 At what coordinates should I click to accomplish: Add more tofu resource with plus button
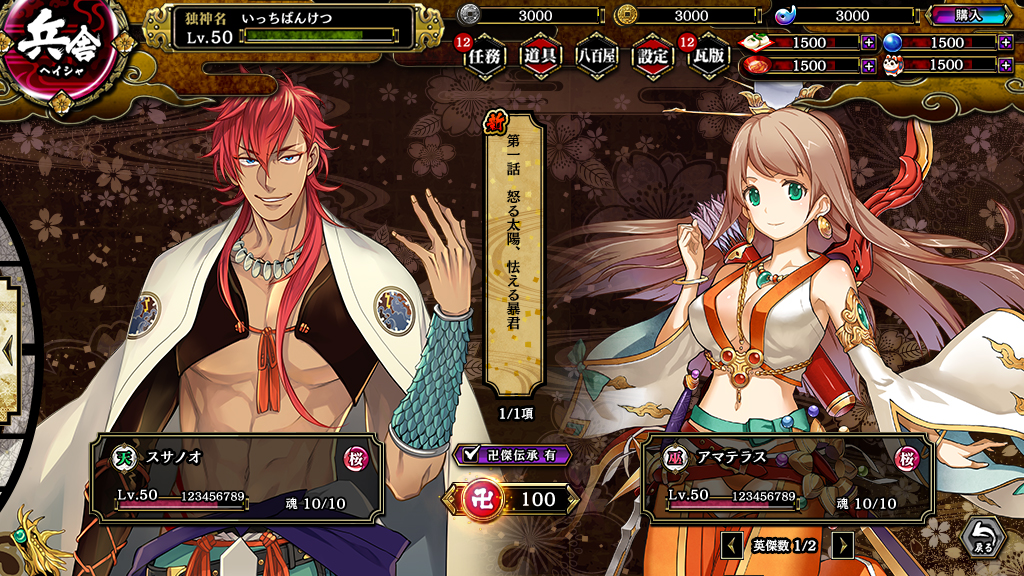click(868, 43)
